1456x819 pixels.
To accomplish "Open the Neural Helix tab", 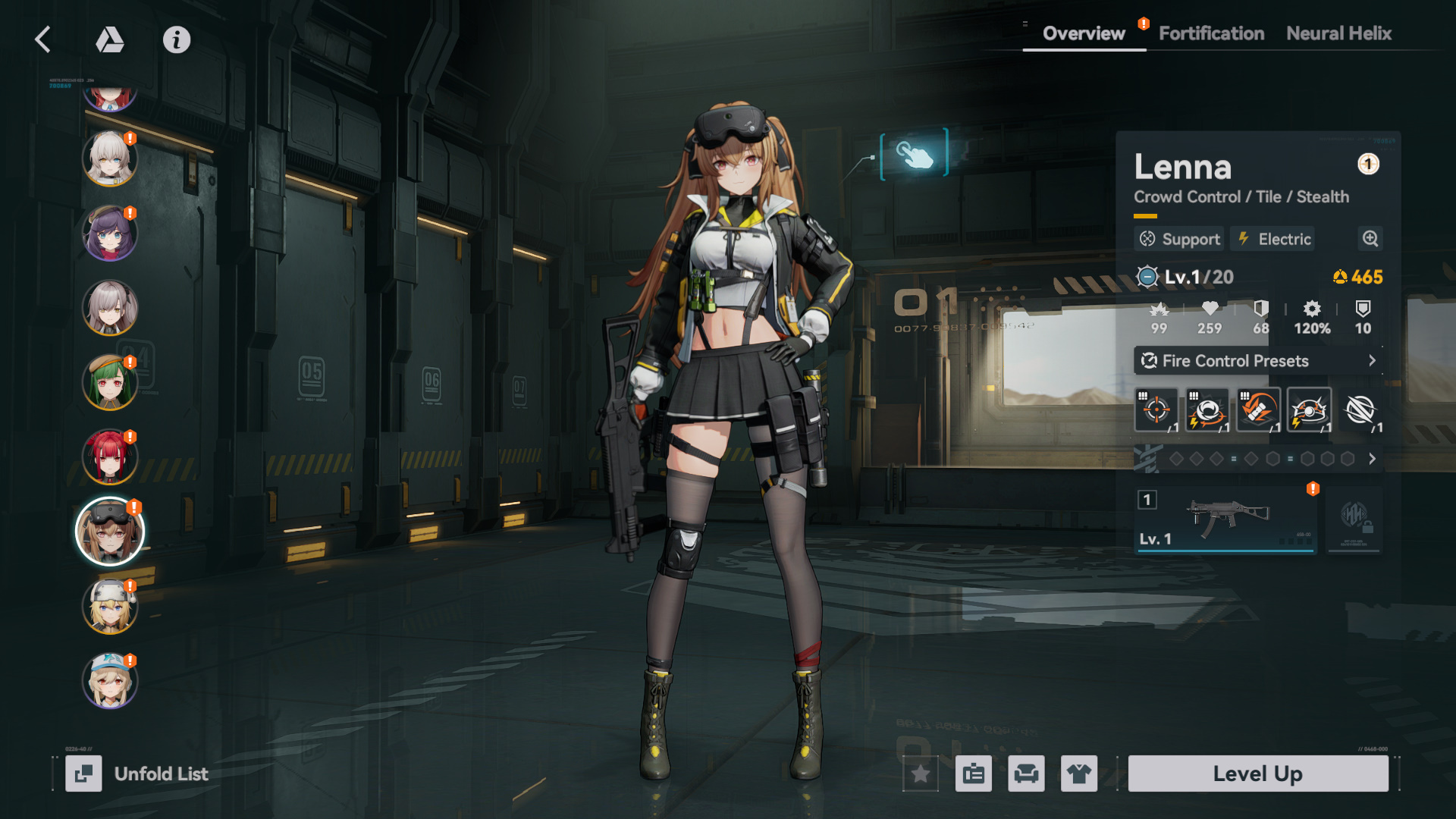I will (x=1338, y=33).
